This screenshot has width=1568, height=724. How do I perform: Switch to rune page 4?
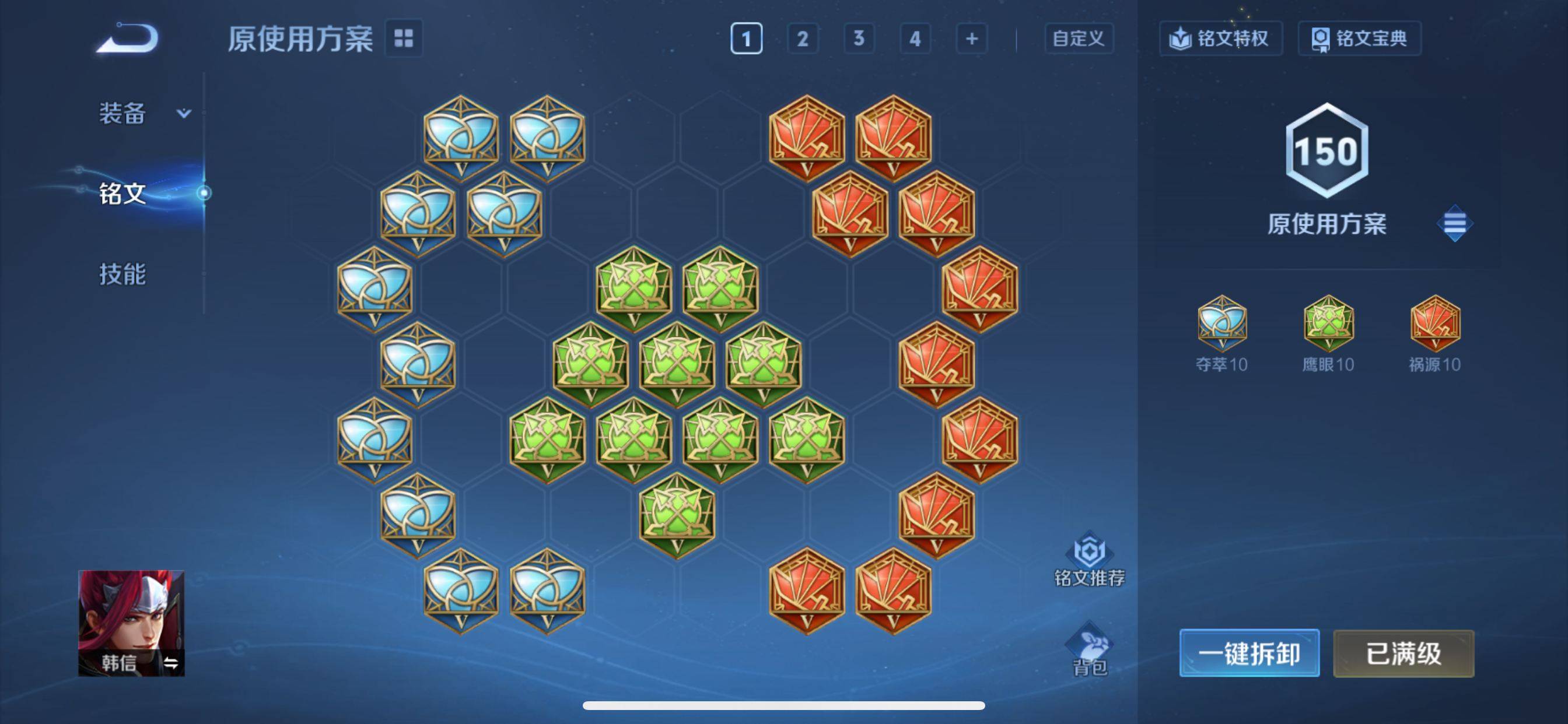click(x=914, y=39)
